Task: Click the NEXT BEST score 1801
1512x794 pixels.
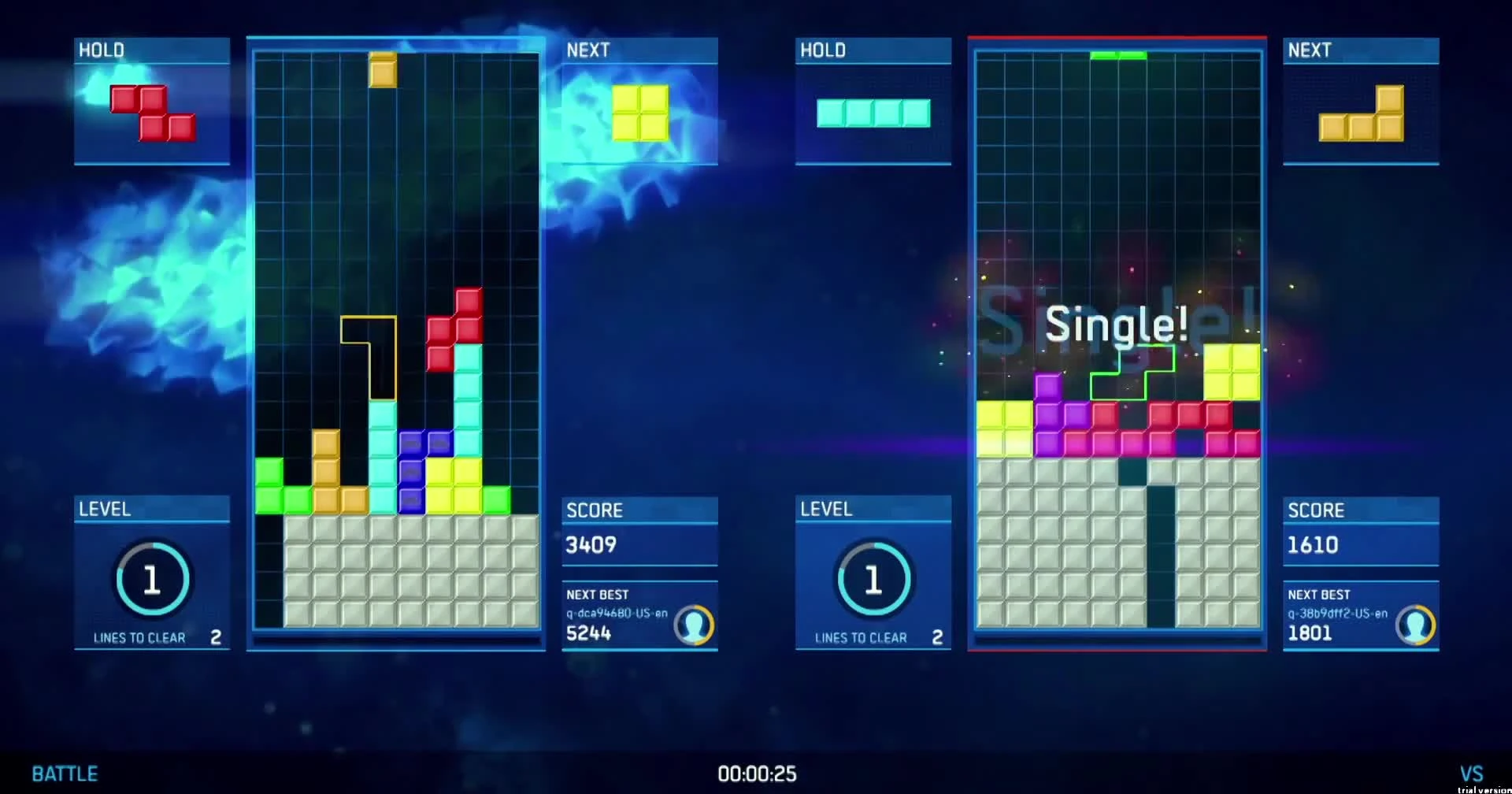Action: (x=1311, y=633)
